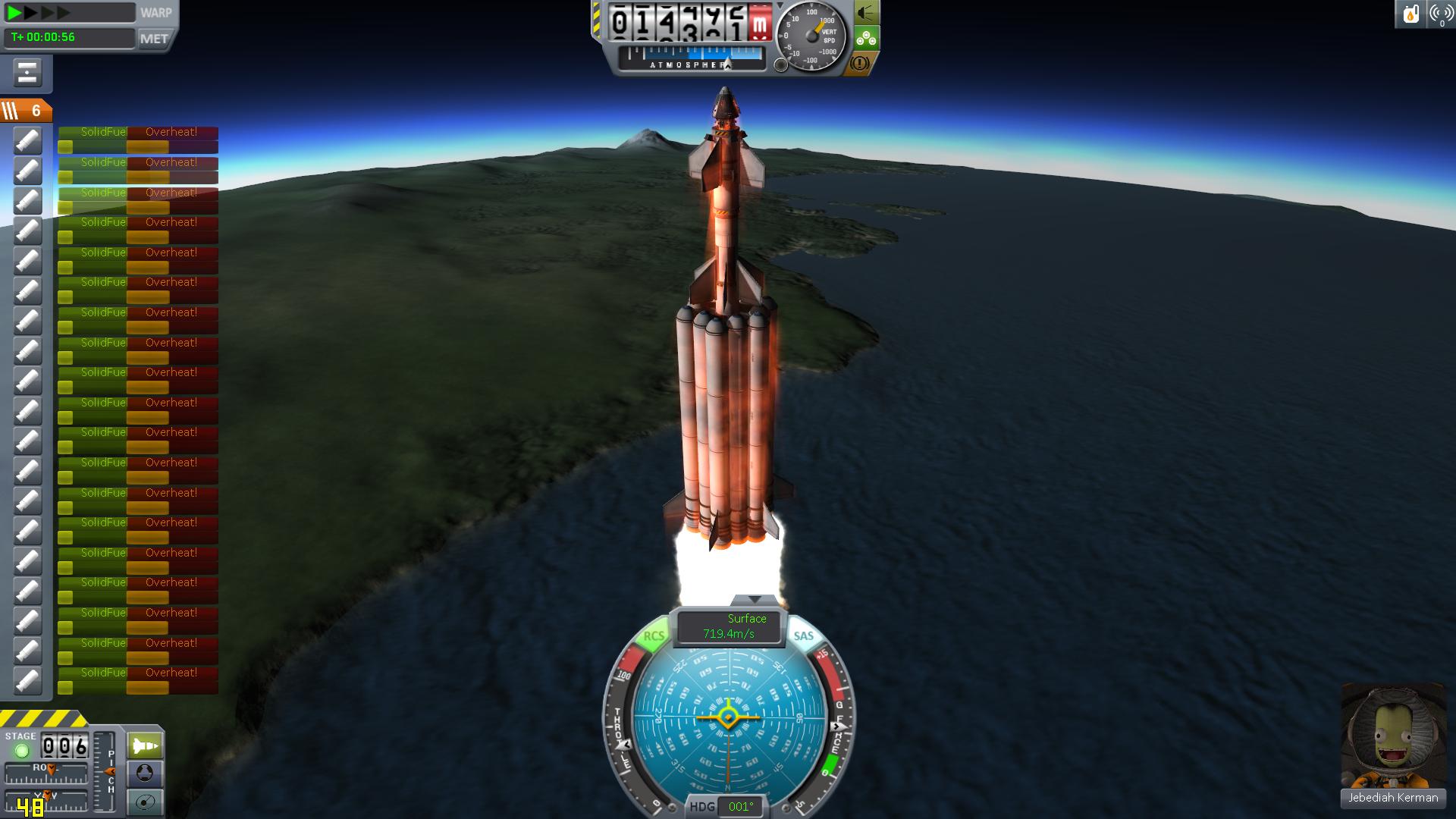Collapse the navball with the arrow tab
Image resolution: width=1456 pixels, height=819 pixels.
[x=754, y=600]
